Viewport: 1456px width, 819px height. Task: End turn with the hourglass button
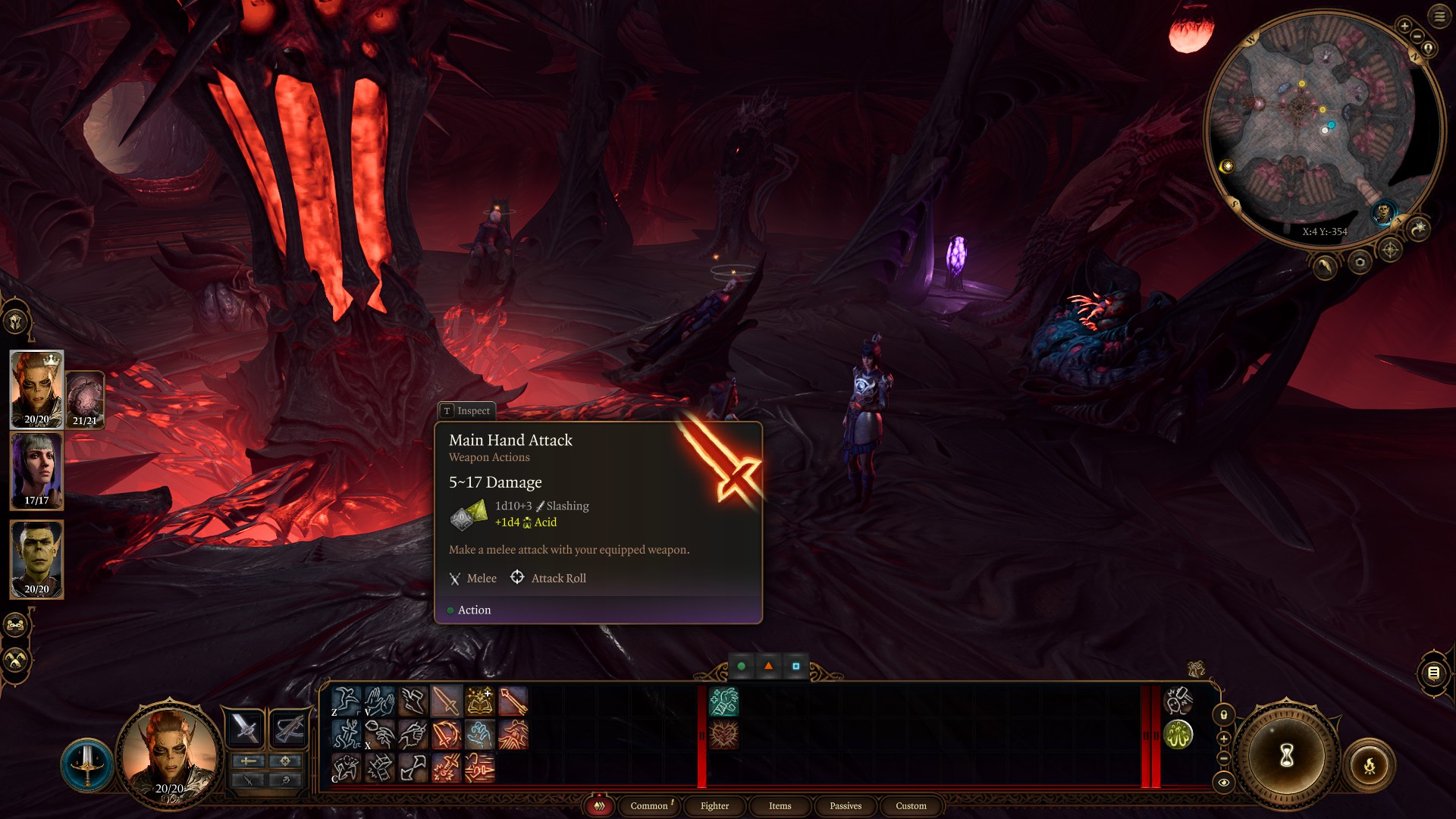[1286, 755]
